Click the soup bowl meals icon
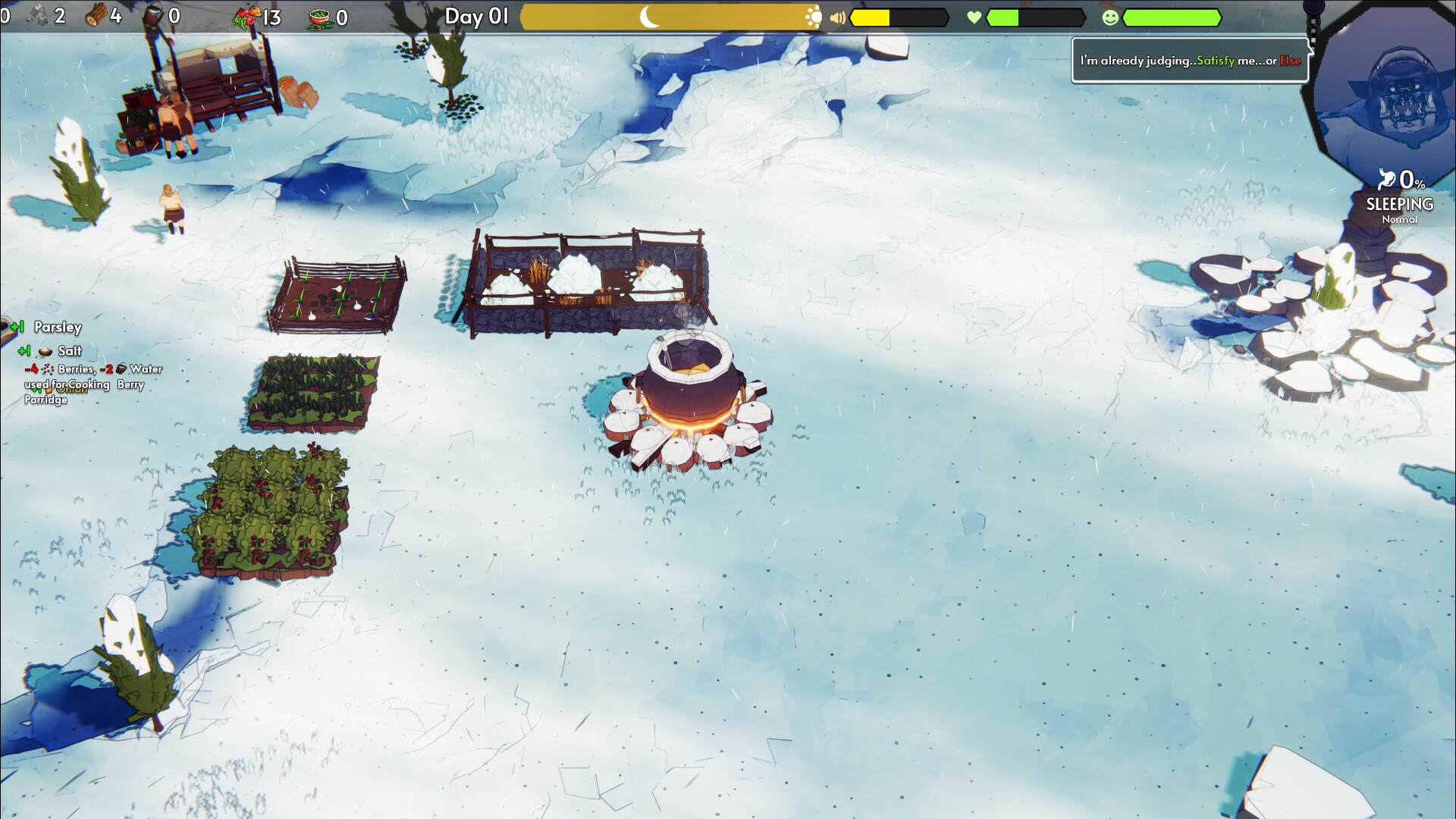The width and height of the screenshot is (1456, 819). click(x=322, y=17)
